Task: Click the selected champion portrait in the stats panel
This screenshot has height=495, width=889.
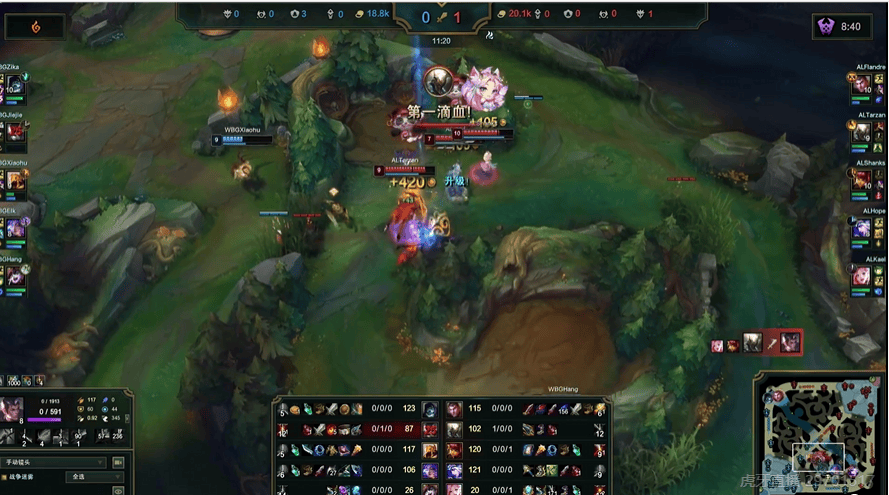Action: pos(14,411)
